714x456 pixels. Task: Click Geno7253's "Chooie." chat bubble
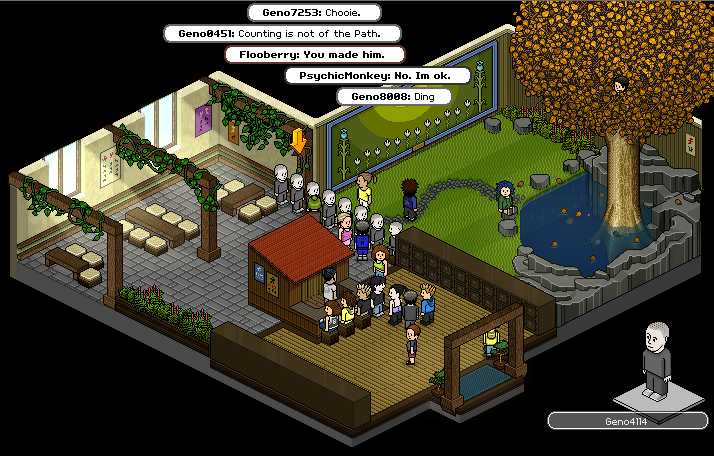click(316, 12)
